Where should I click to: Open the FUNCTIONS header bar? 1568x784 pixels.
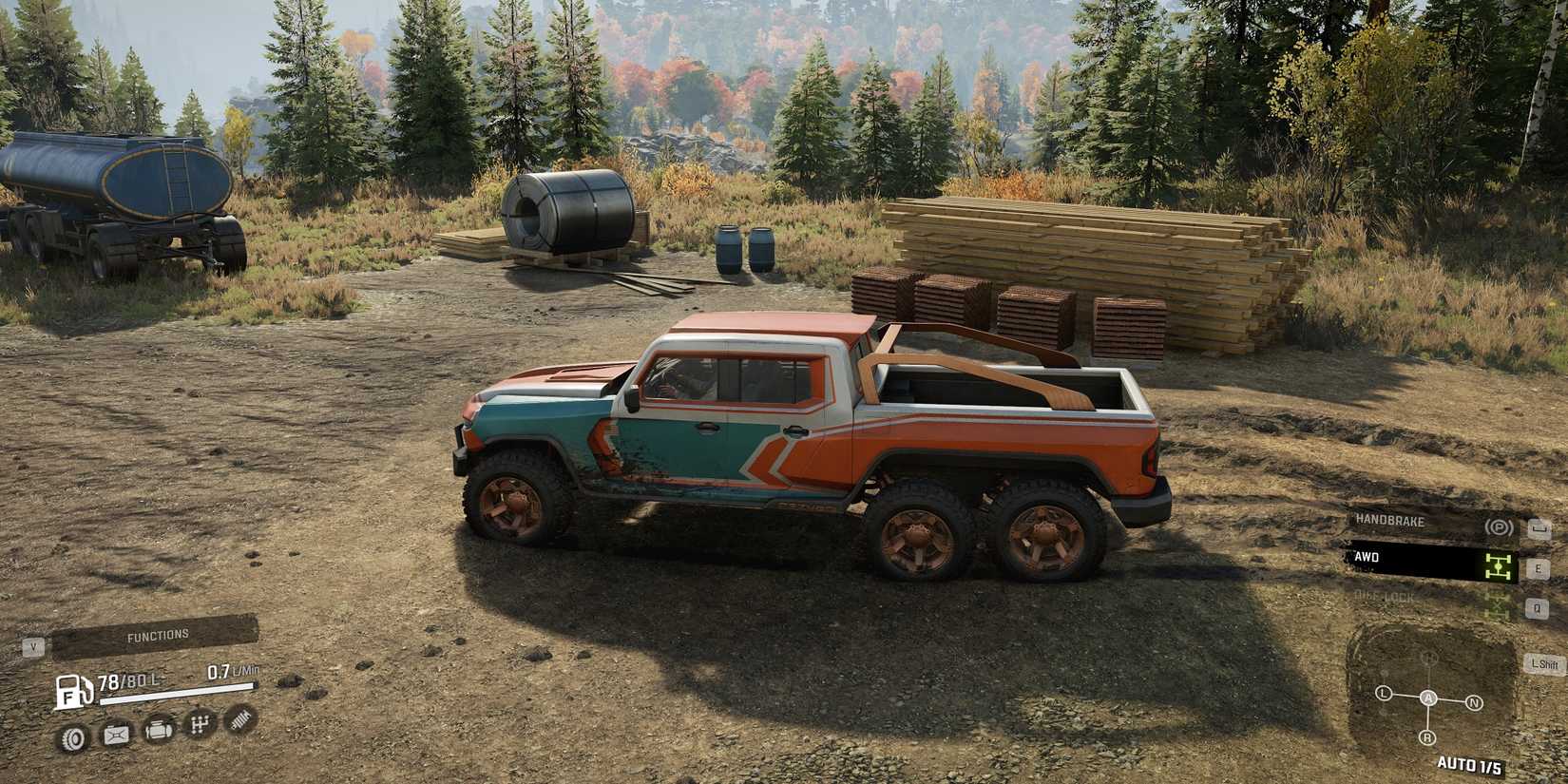157,634
